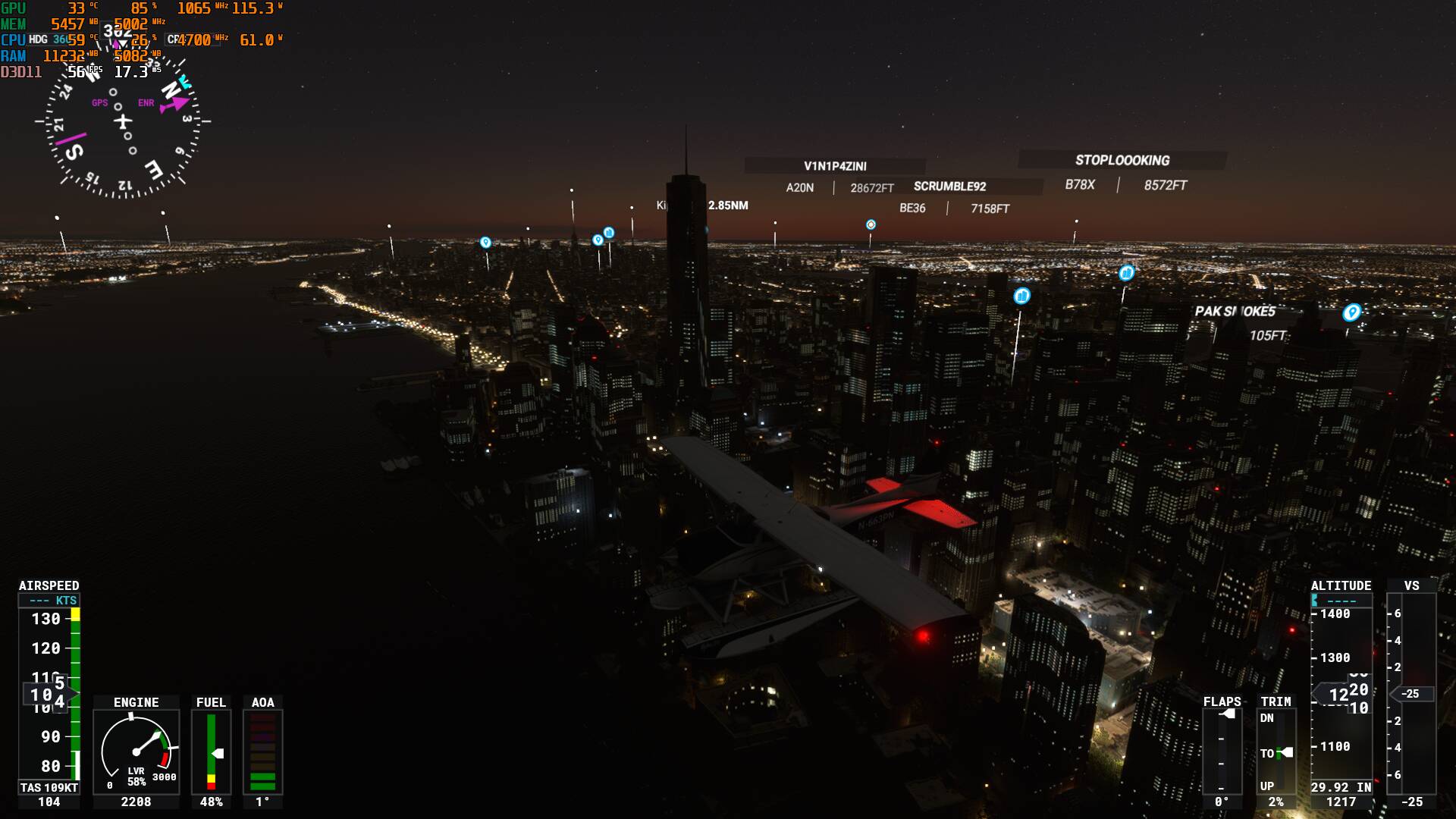The image size is (1456, 819).
Task: Toggle the ENR annunciator on the compass
Action: pyautogui.click(x=144, y=102)
